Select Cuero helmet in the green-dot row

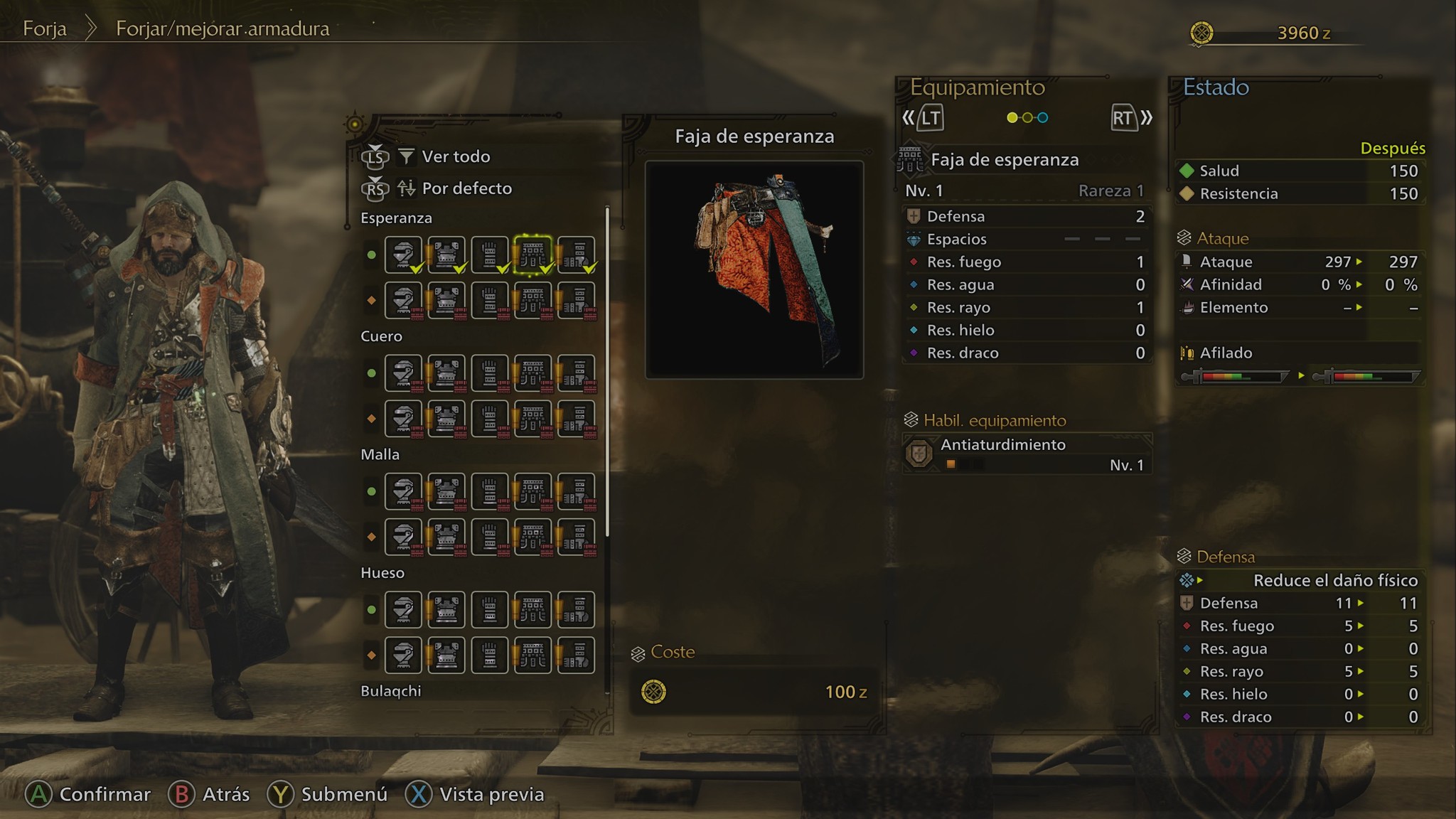click(403, 373)
